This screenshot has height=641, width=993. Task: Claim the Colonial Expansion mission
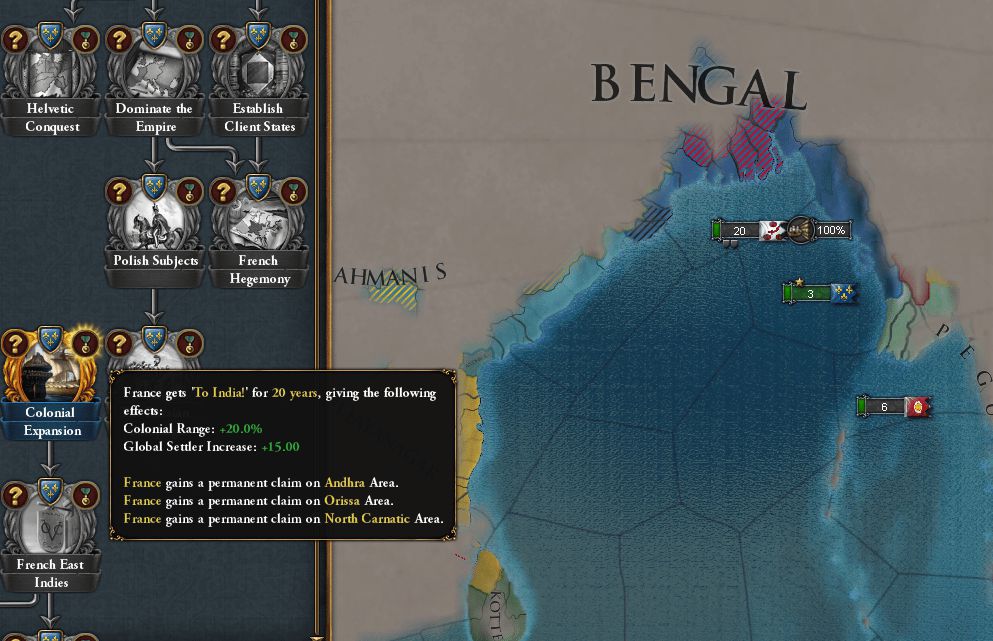click(x=51, y=377)
